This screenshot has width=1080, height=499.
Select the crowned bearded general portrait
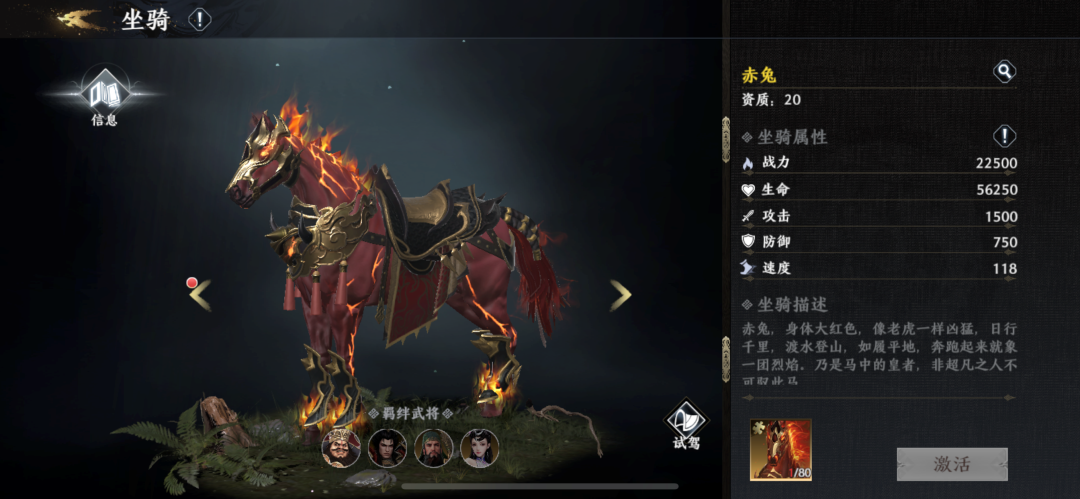click(x=341, y=448)
